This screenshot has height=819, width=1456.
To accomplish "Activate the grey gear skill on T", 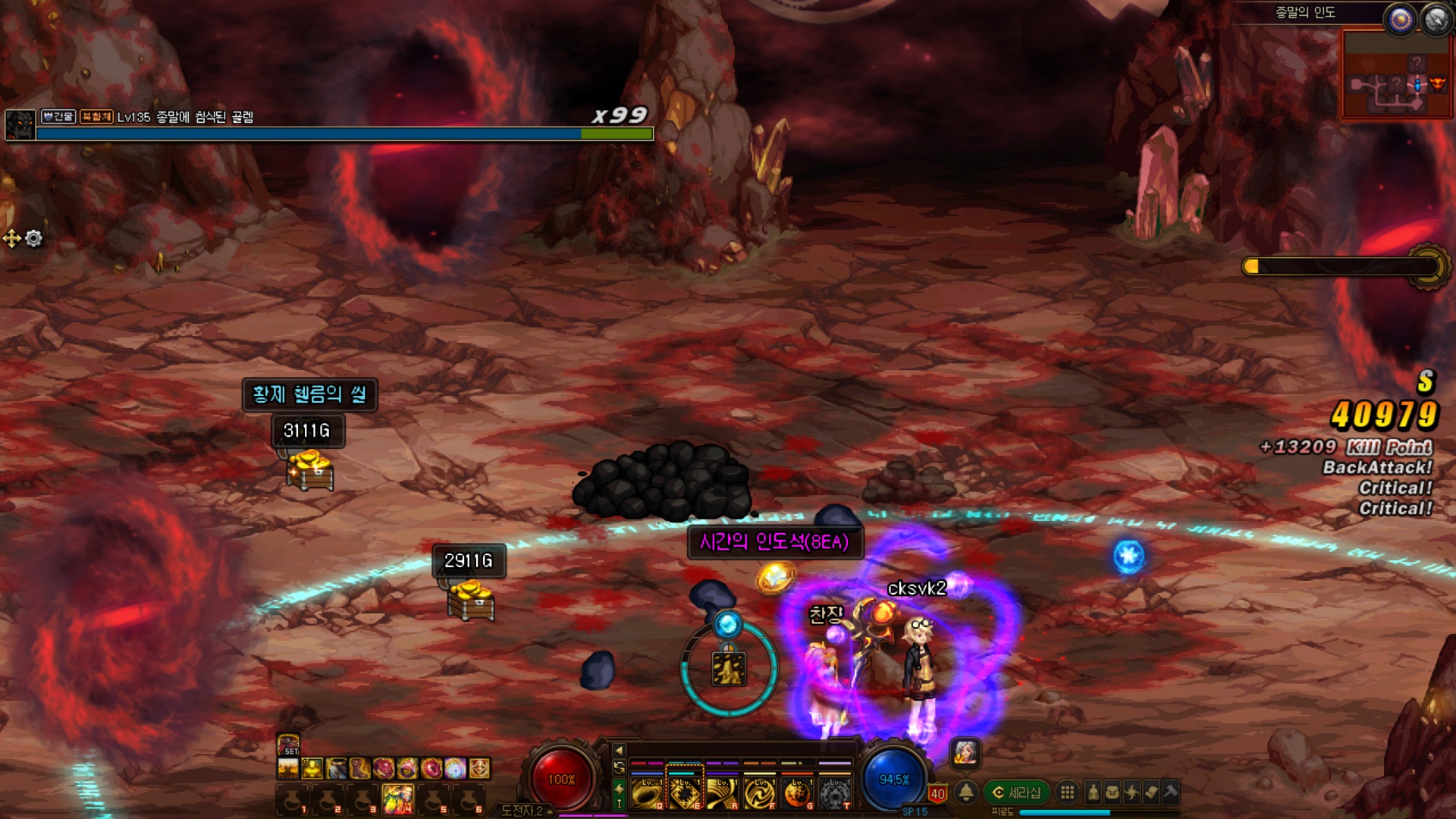I will coord(834,793).
